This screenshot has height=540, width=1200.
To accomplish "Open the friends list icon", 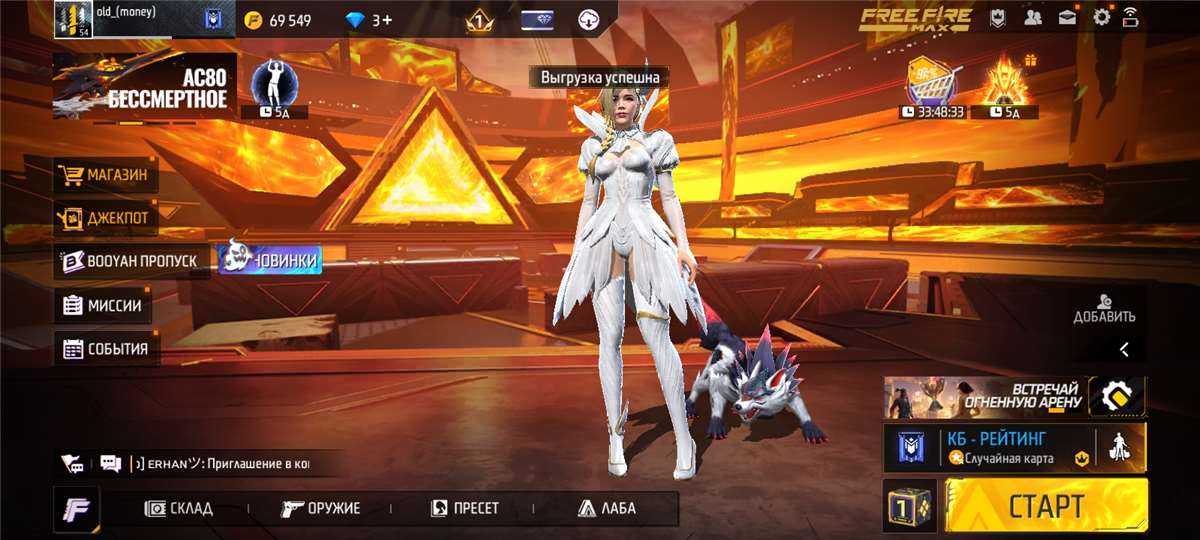I will pyautogui.click(x=1034, y=17).
